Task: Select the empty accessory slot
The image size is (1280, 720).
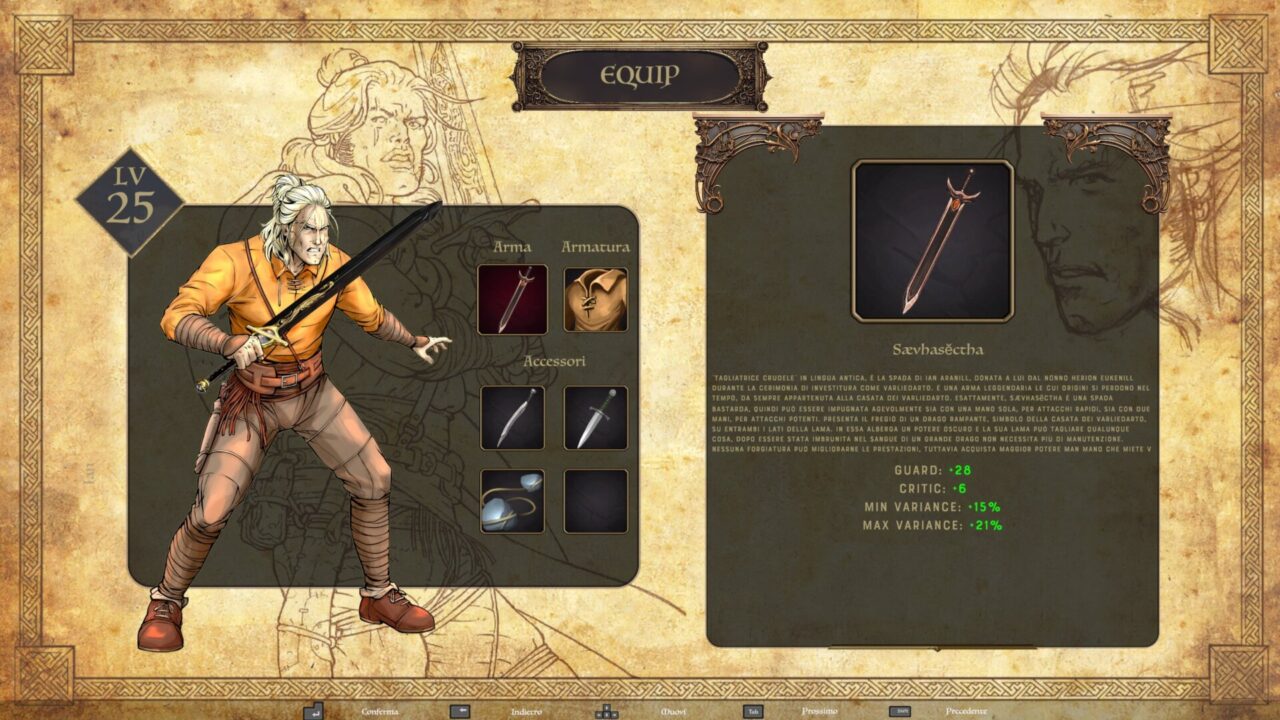Action: click(596, 501)
